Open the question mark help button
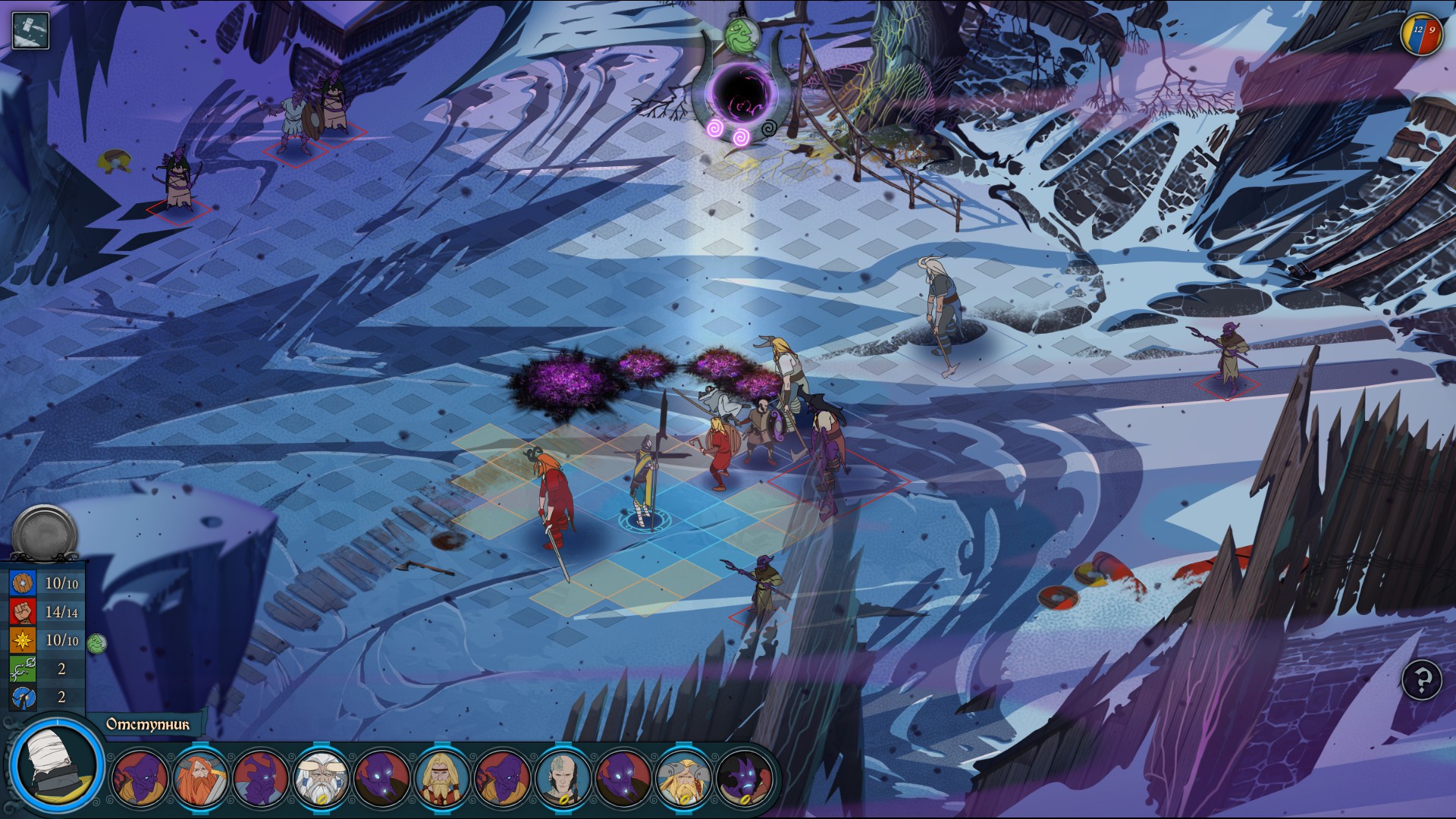This screenshot has height=819, width=1456. [1422, 679]
